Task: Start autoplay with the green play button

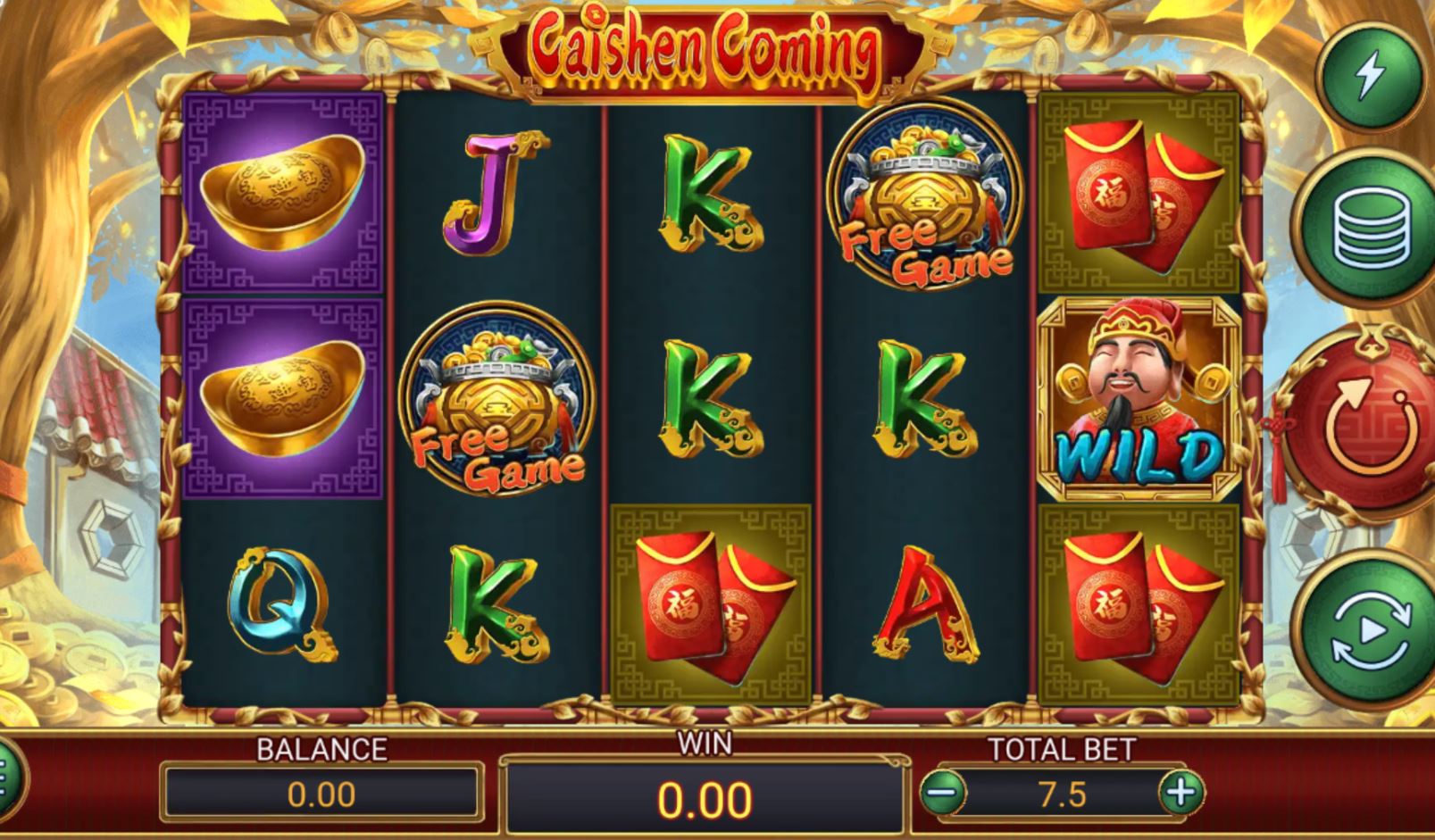Action: click(x=1371, y=631)
